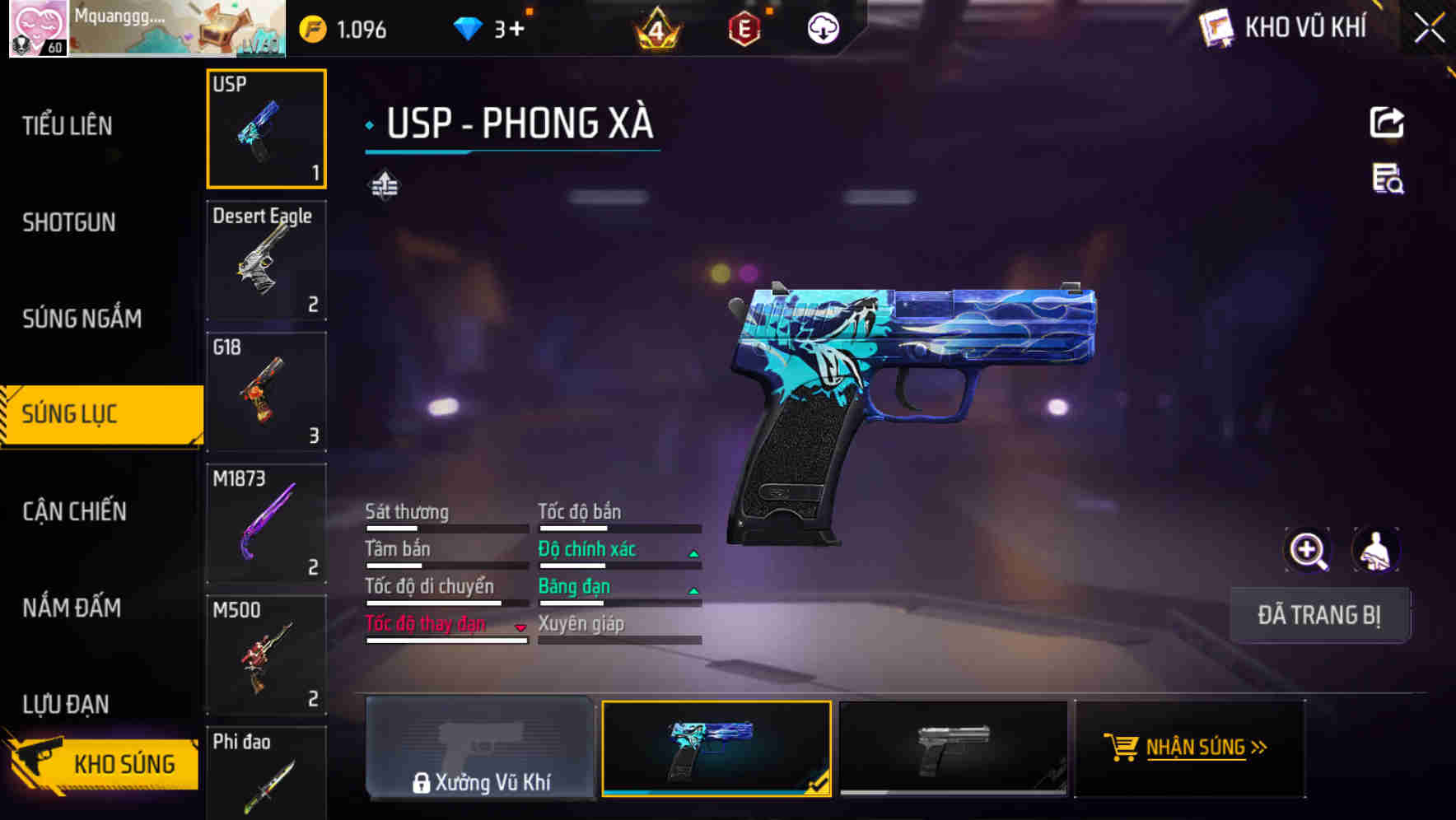1456x820 pixels.
Task: Open the E event badge icon
Action: tap(741, 28)
